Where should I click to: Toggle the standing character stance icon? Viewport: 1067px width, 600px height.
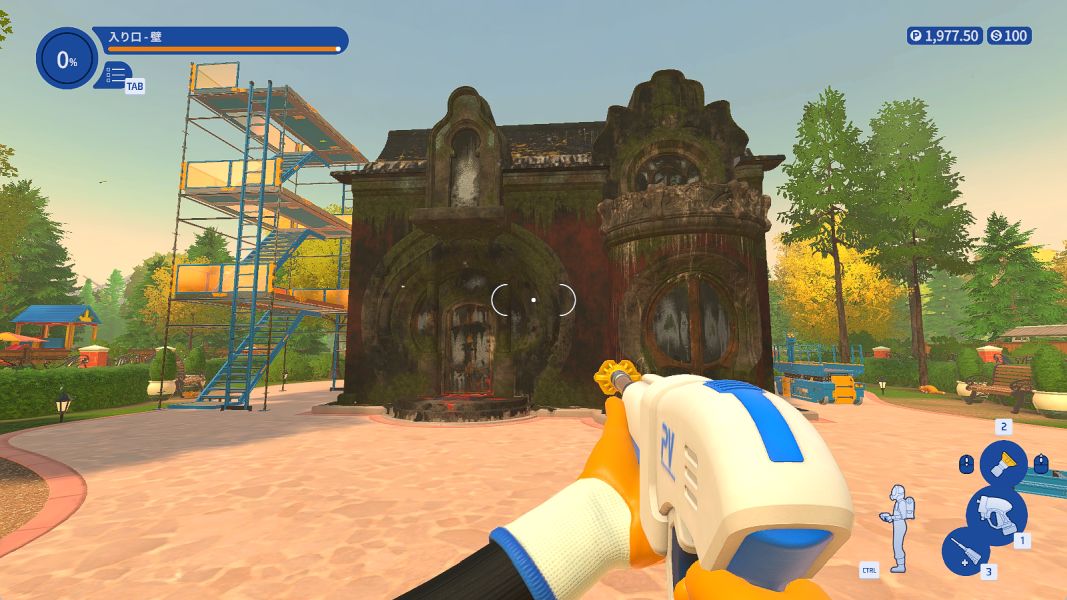tap(899, 528)
